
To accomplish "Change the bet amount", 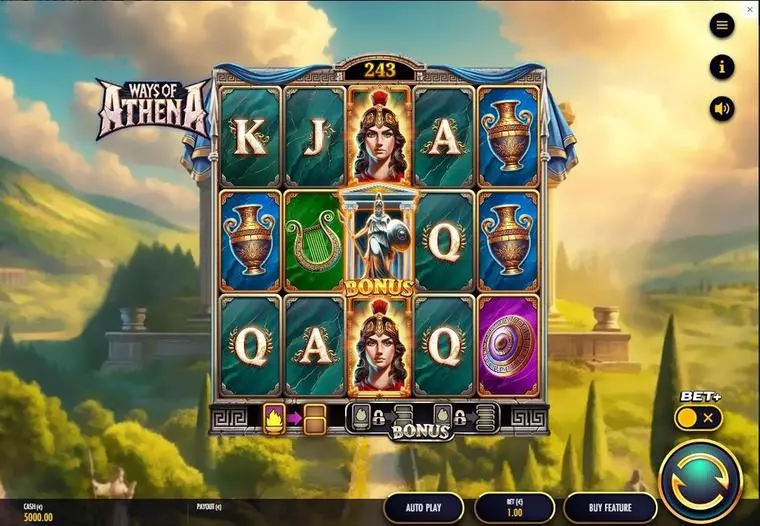I will (514, 507).
